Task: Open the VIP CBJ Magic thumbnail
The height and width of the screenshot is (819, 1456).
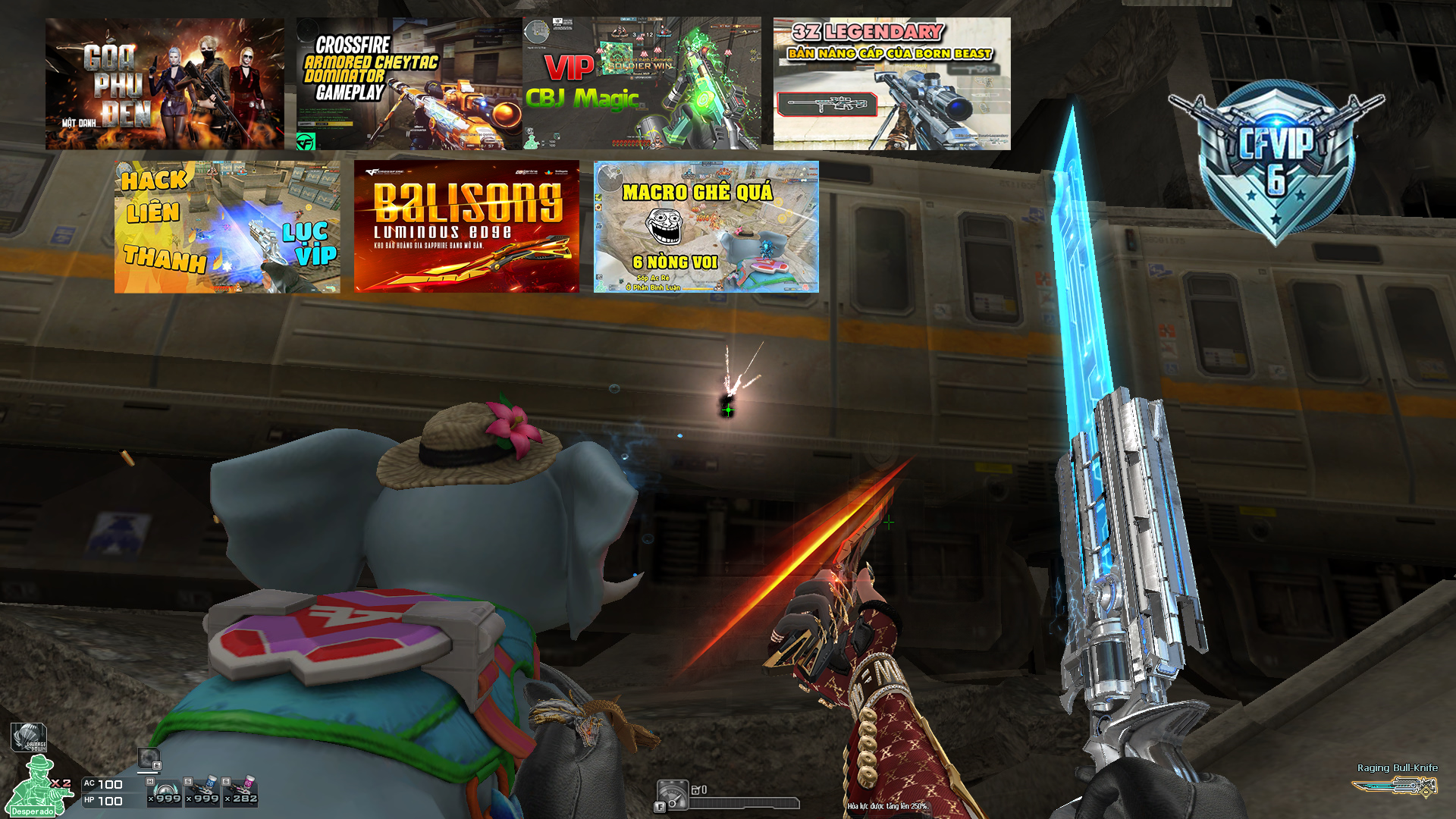Action: click(642, 83)
